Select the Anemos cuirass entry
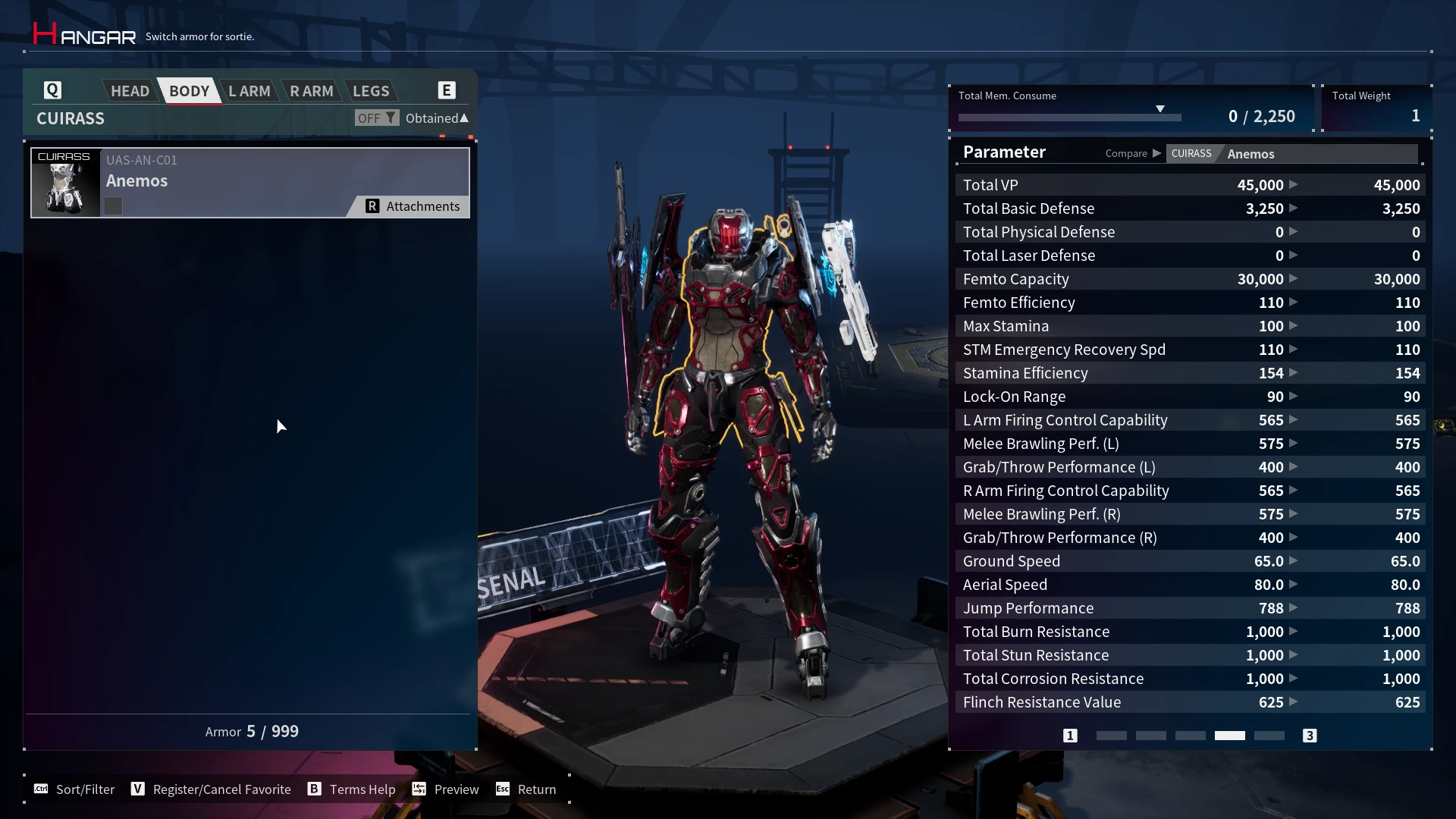The image size is (1456, 819). click(249, 183)
